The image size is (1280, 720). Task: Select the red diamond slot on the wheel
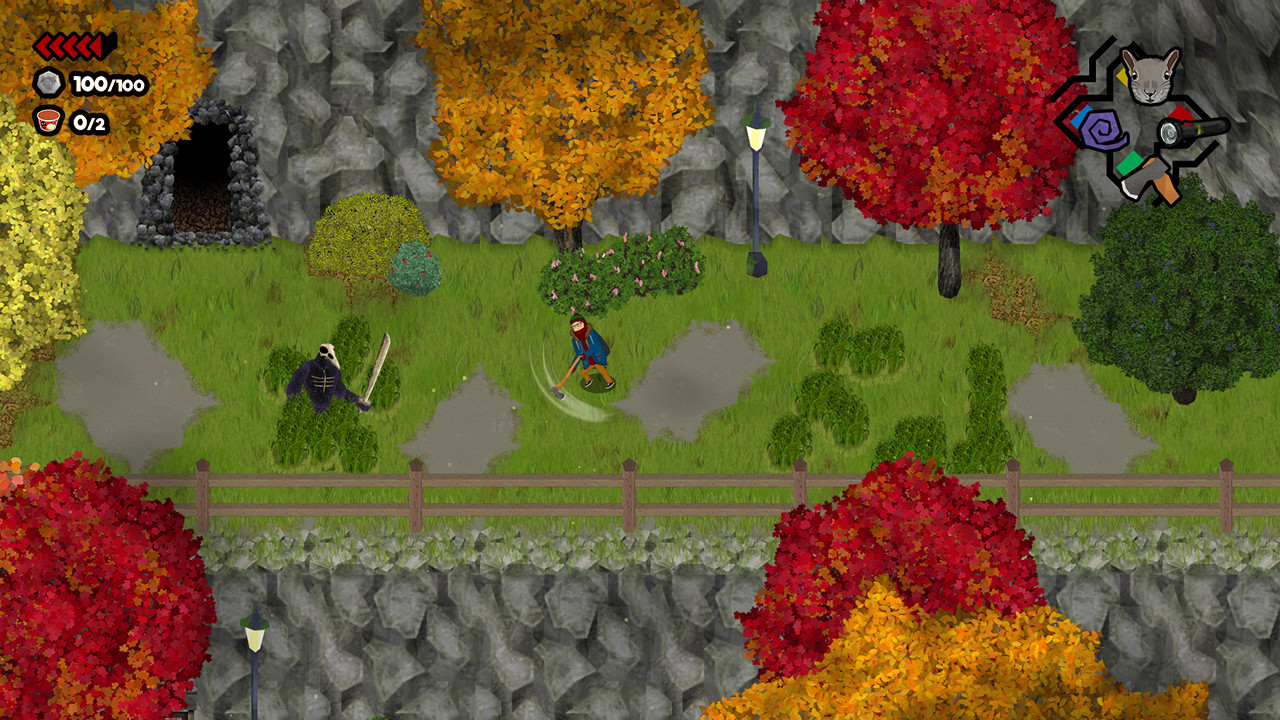1180,114
